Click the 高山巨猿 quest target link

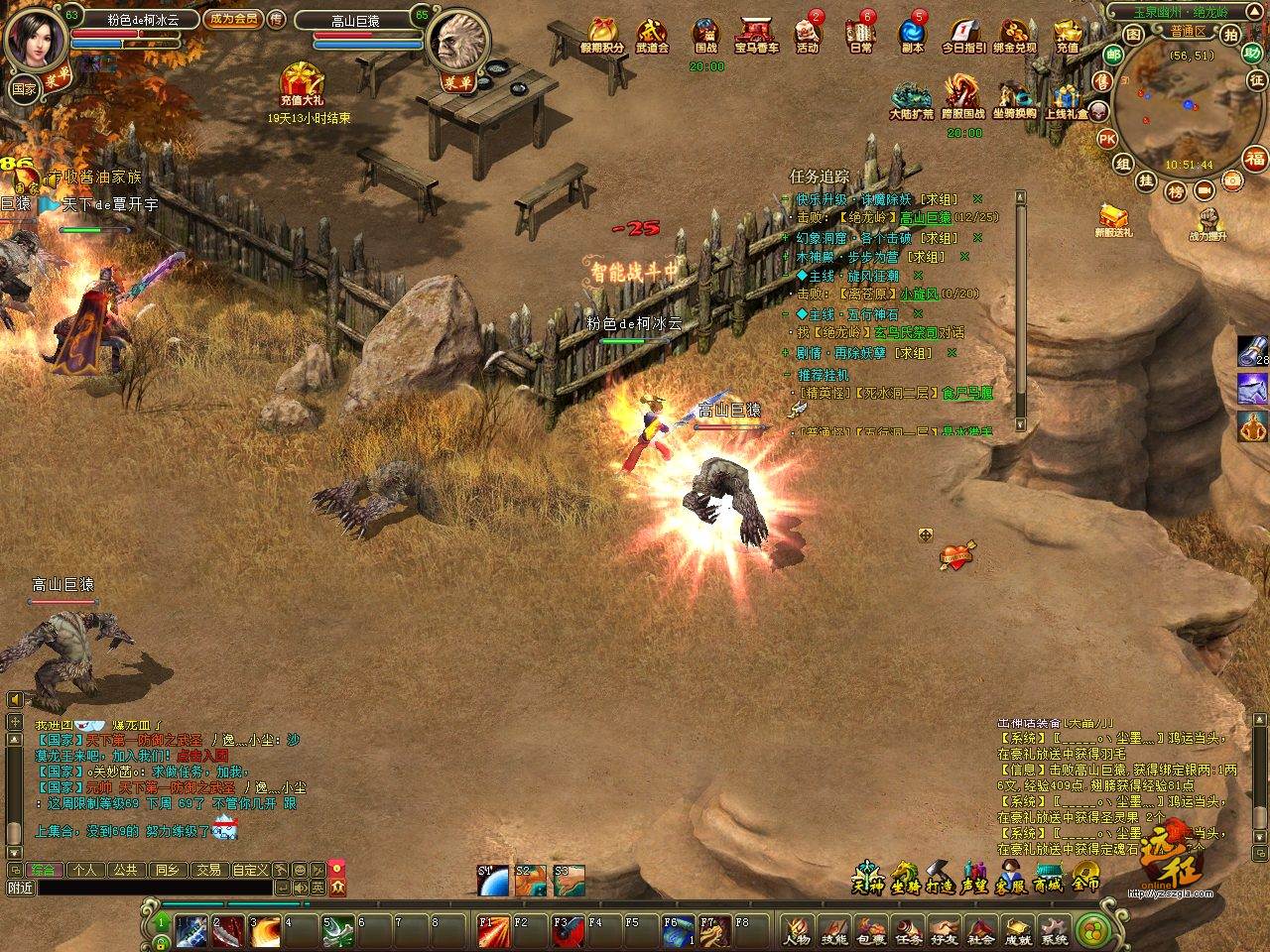click(x=925, y=217)
